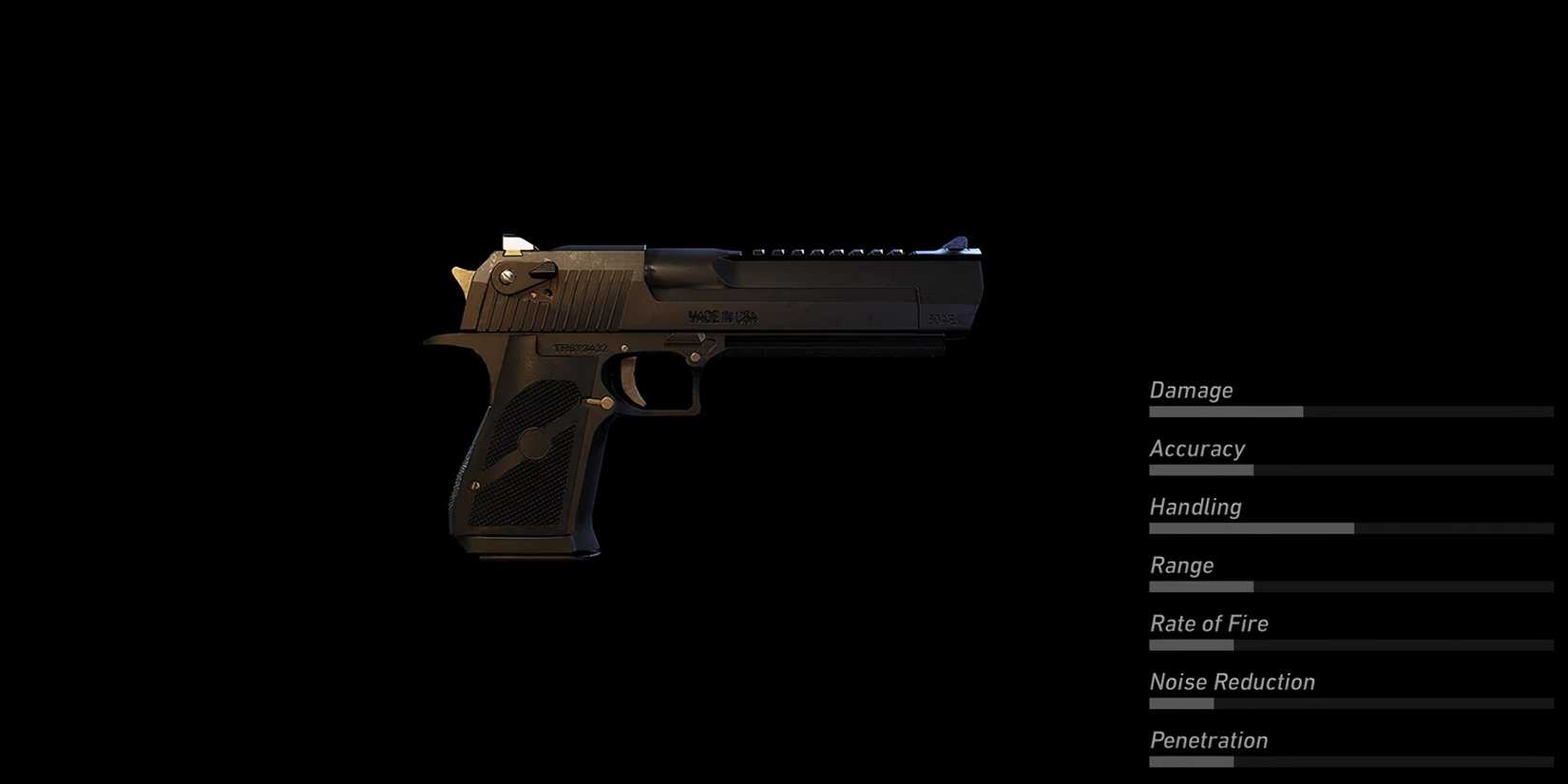Viewport: 1568px width, 784px height.
Task: Select the Penetration stat label
Action: click(1208, 740)
